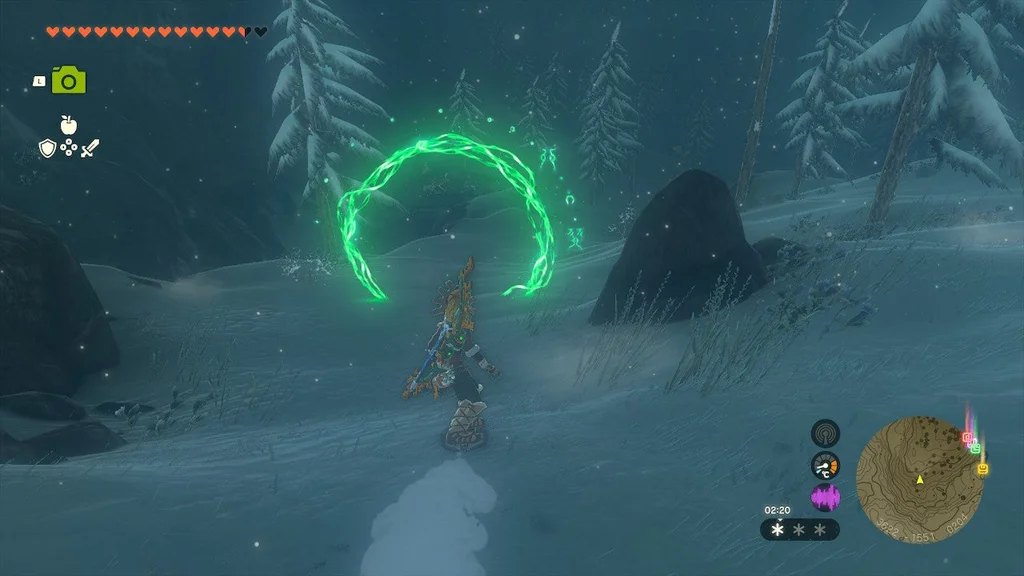The width and height of the screenshot is (1024, 576).
Task: Select the green pin marker on the minimap
Action: 975,447
